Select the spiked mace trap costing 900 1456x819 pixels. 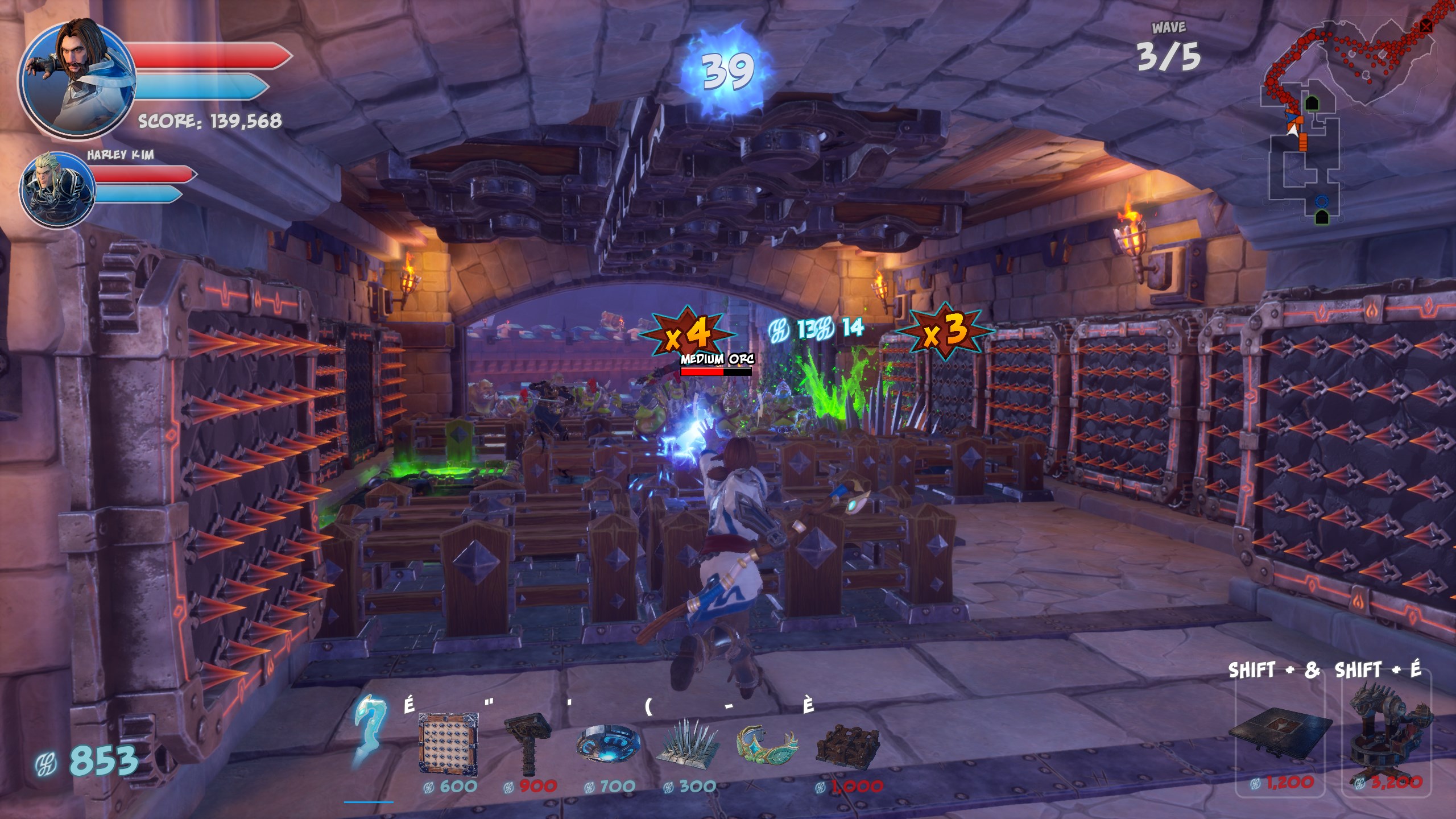pyautogui.click(x=527, y=743)
